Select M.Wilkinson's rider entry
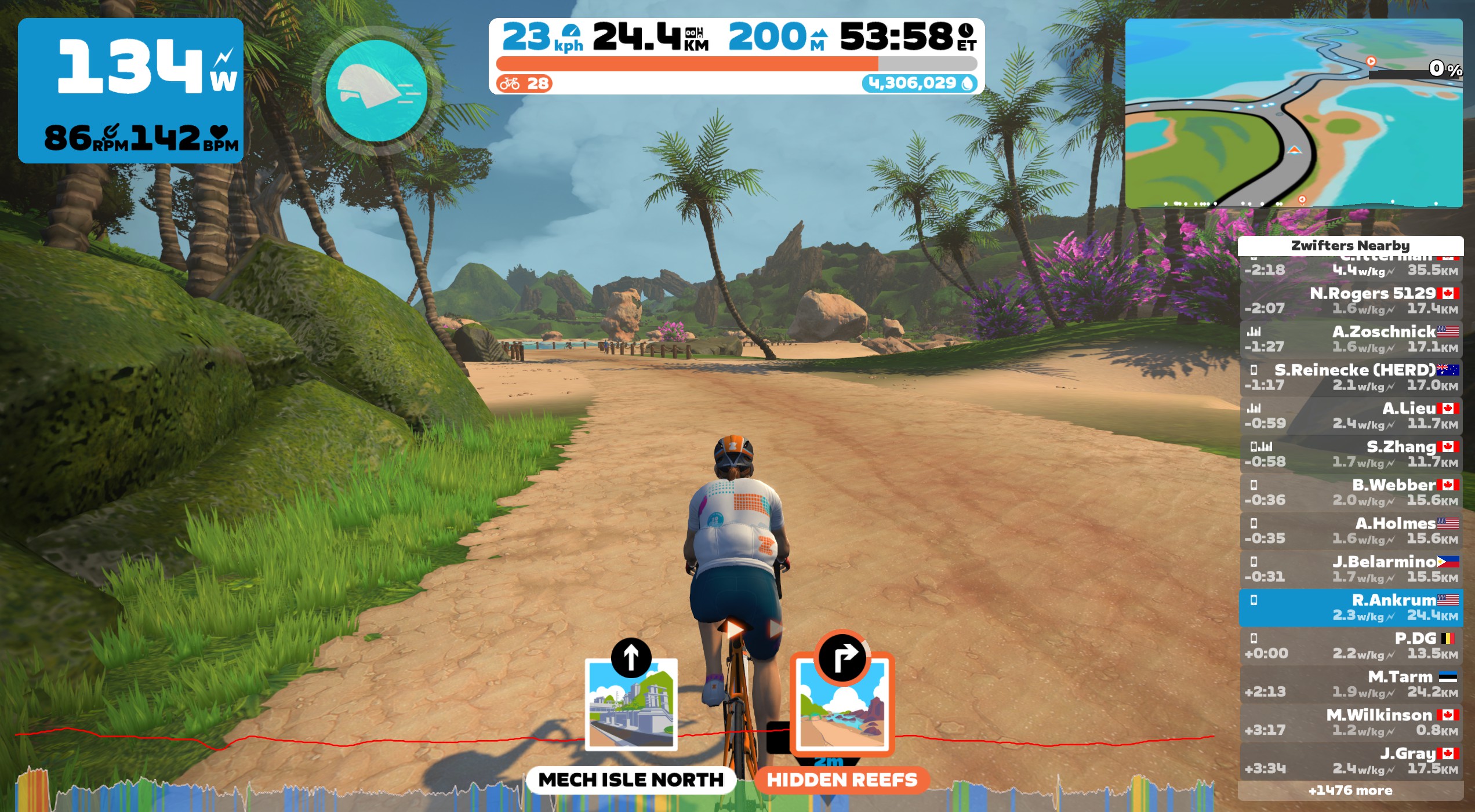The width and height of the screenshot is (1475, 812). pos(1350,722)
